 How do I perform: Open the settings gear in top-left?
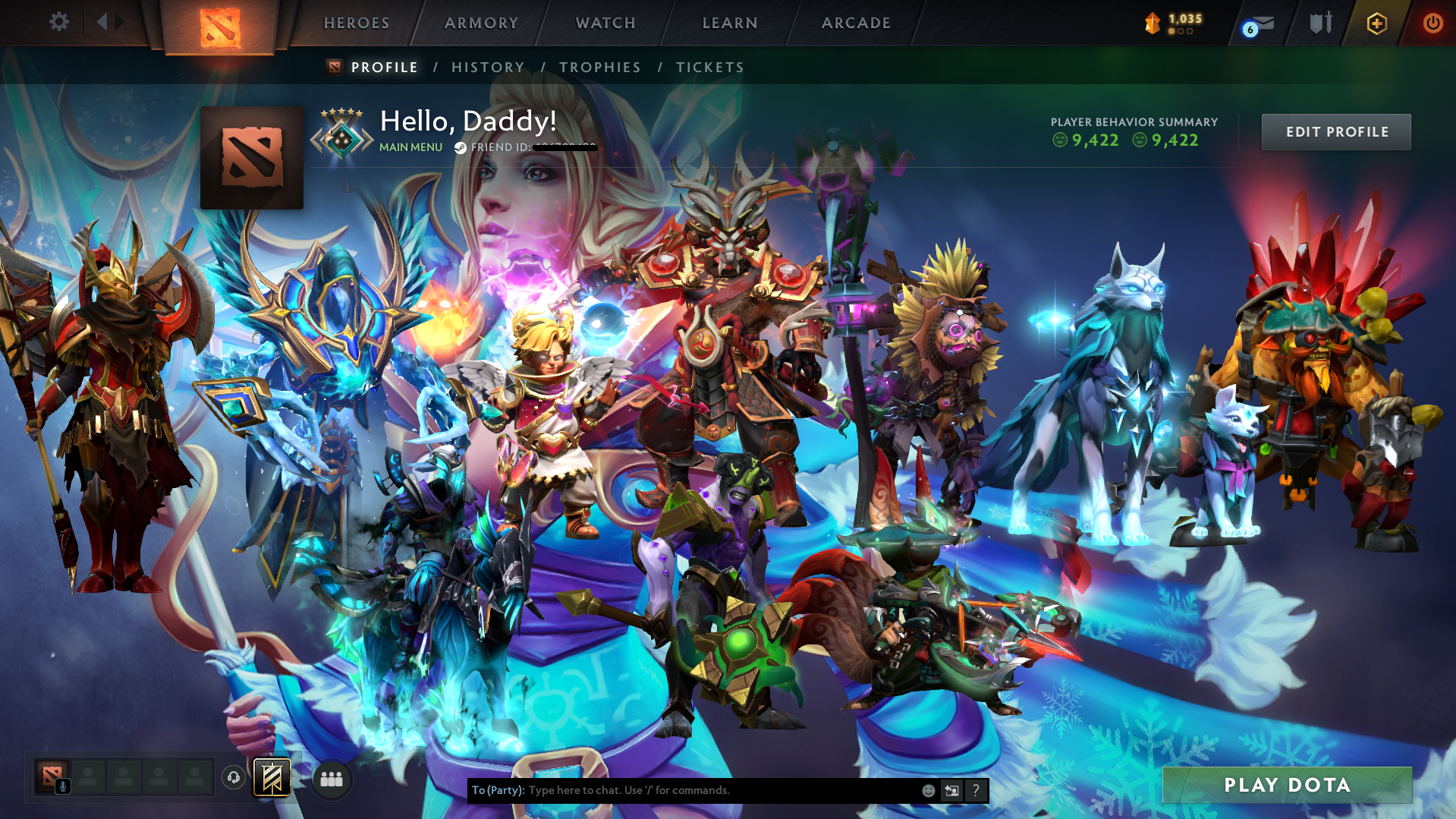click(x=59, y=22)
